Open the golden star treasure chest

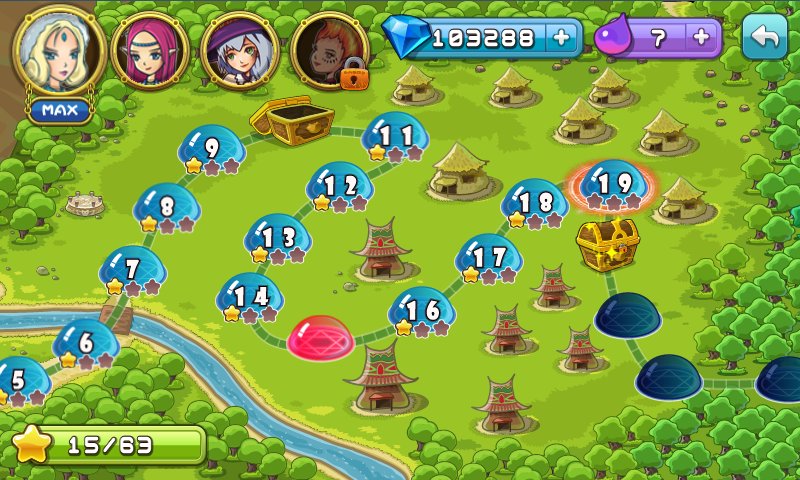(x=607, y=244)
